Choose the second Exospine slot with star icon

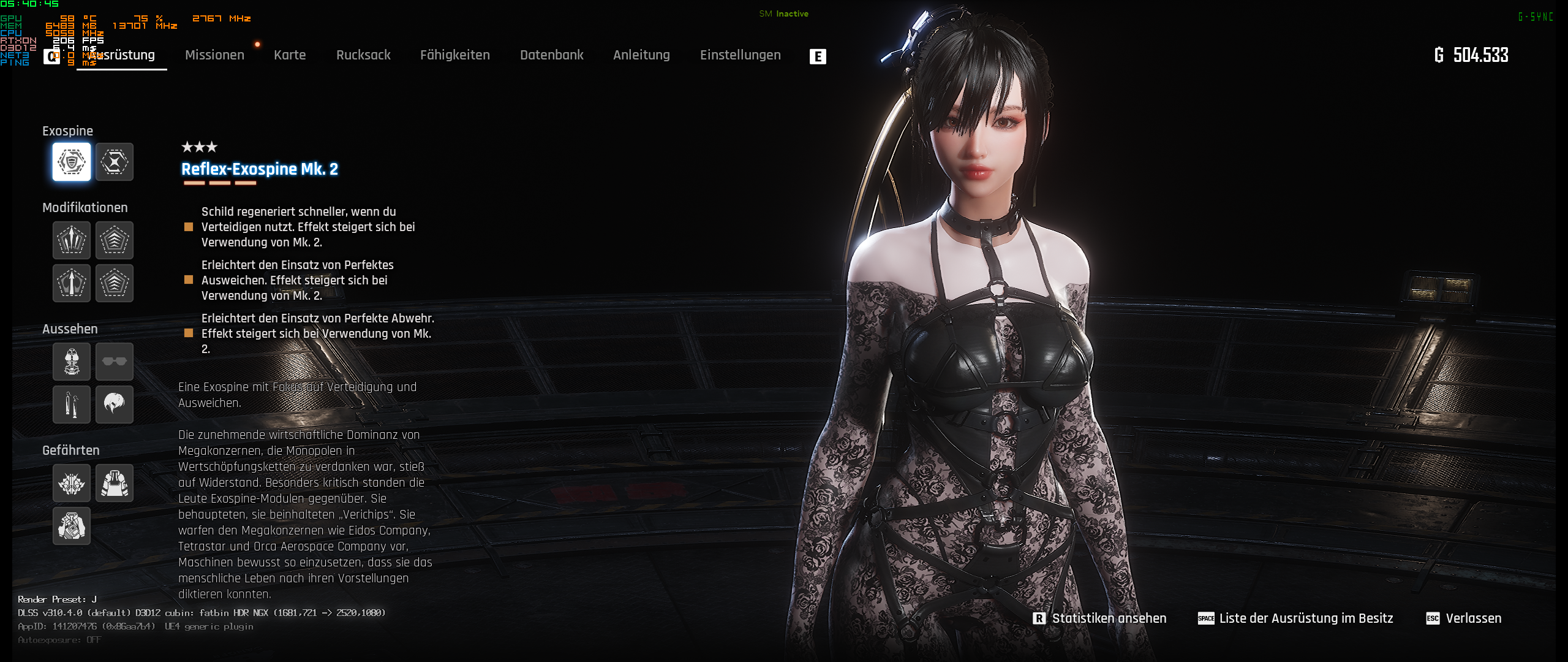click(115, 162)
